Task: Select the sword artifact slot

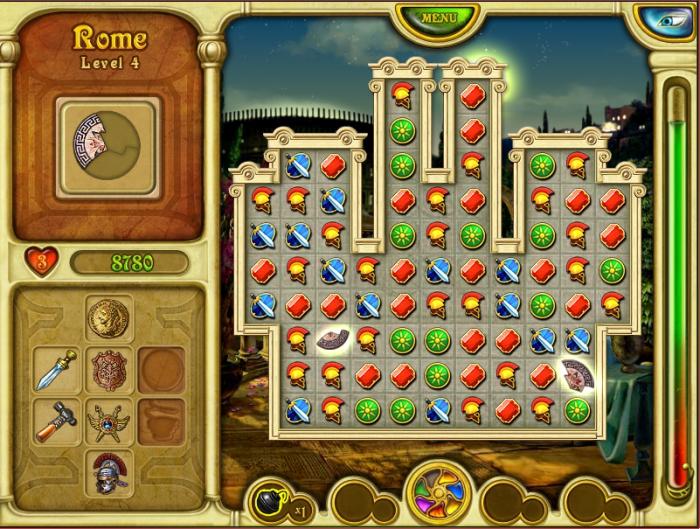Action: 56,369
